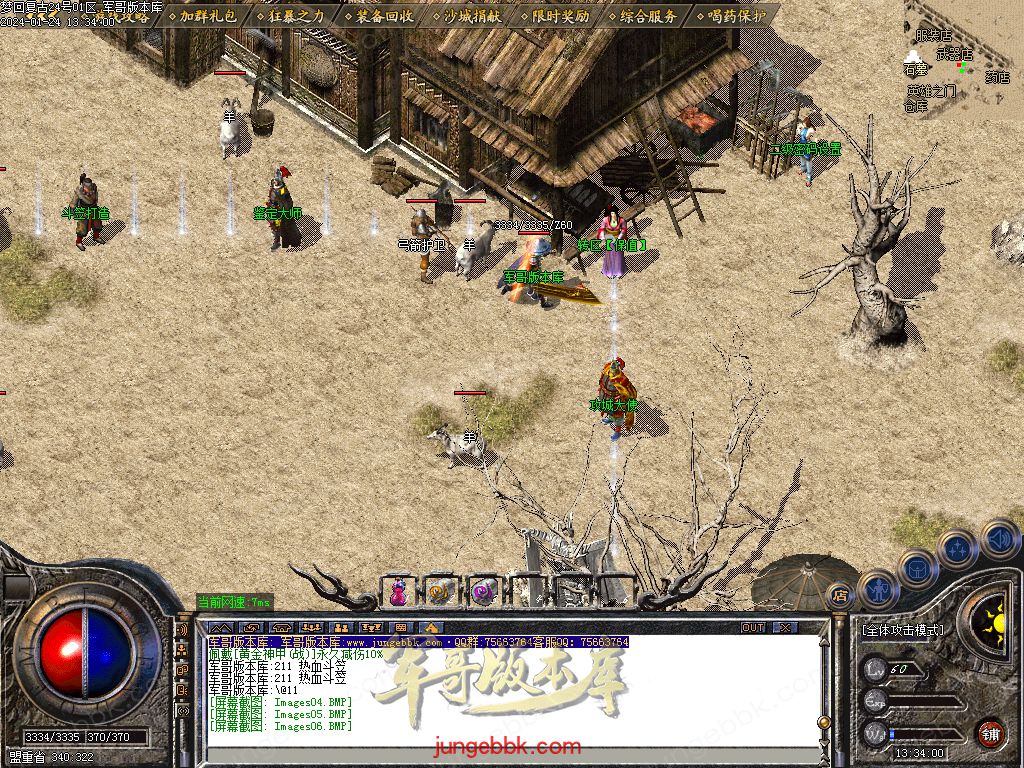This screenshot has height=768, width=1024.
Task: Use the orange scroll in the quick belt
Action: pyautogui.click(x=440, y=592)
